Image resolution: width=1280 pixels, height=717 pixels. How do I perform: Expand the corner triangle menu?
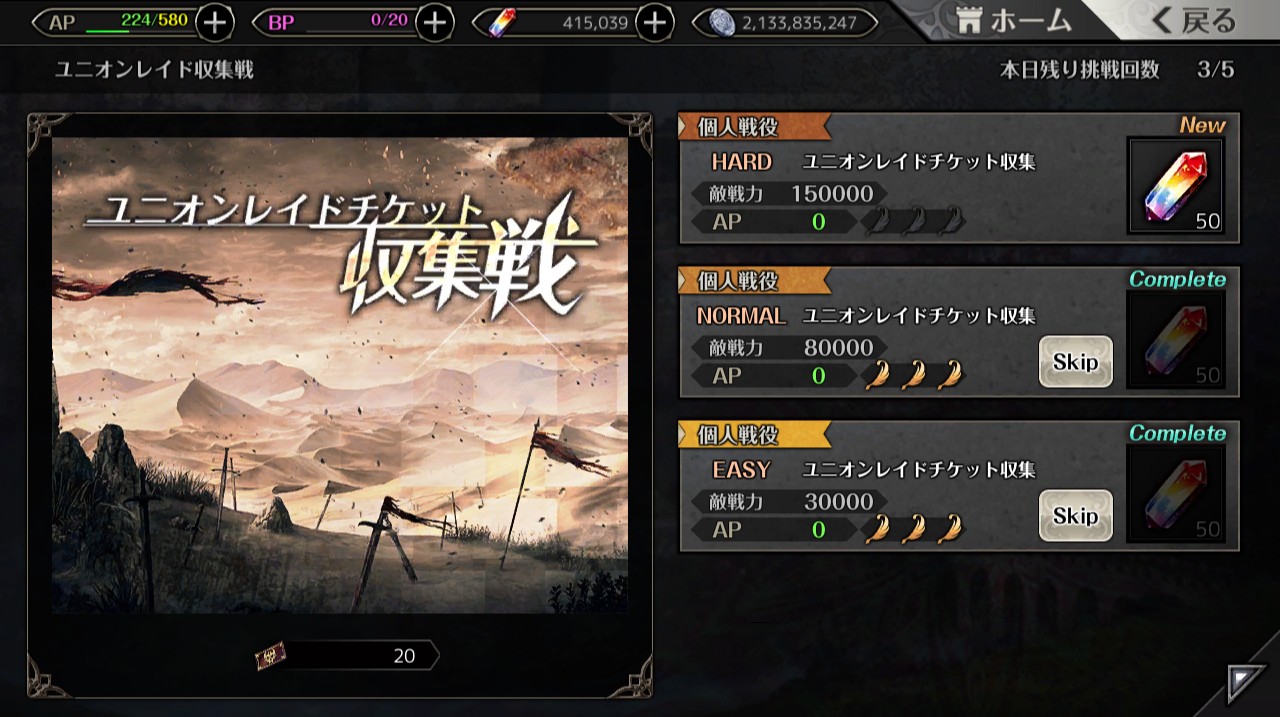click(x=1246, y=683)
